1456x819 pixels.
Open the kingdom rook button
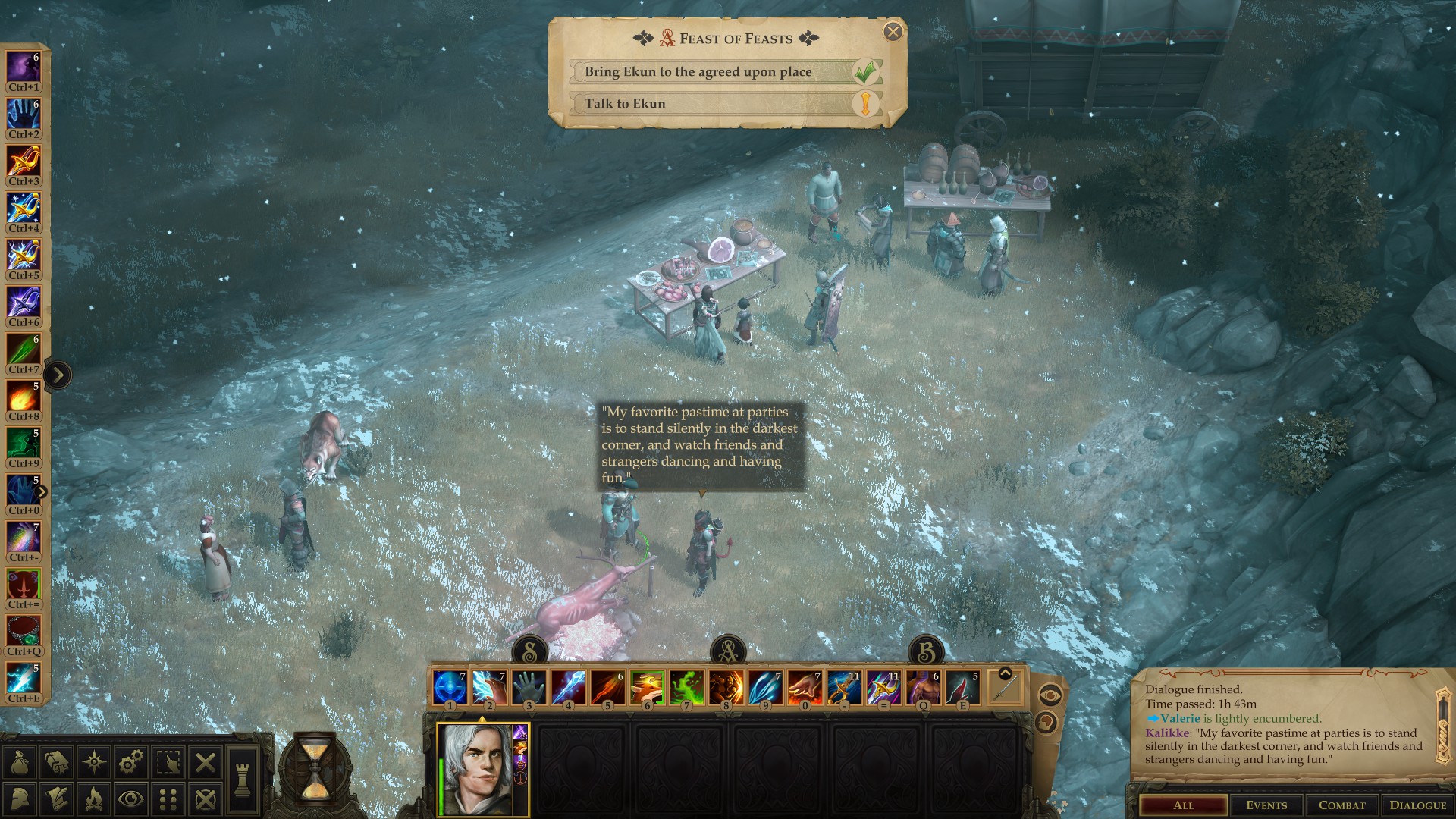[242, 781]
